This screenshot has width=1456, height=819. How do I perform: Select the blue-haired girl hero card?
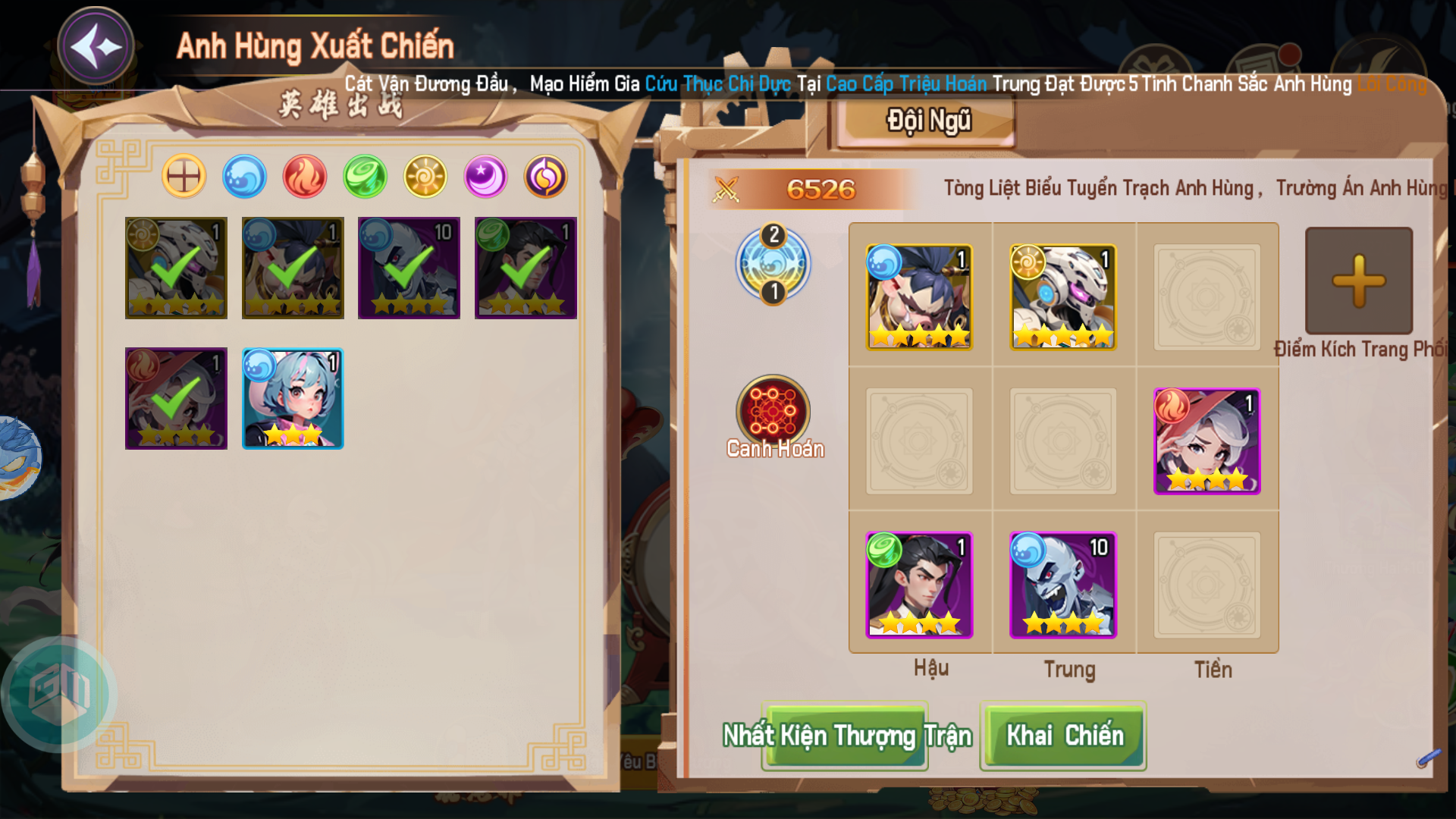tap(293, 399)
